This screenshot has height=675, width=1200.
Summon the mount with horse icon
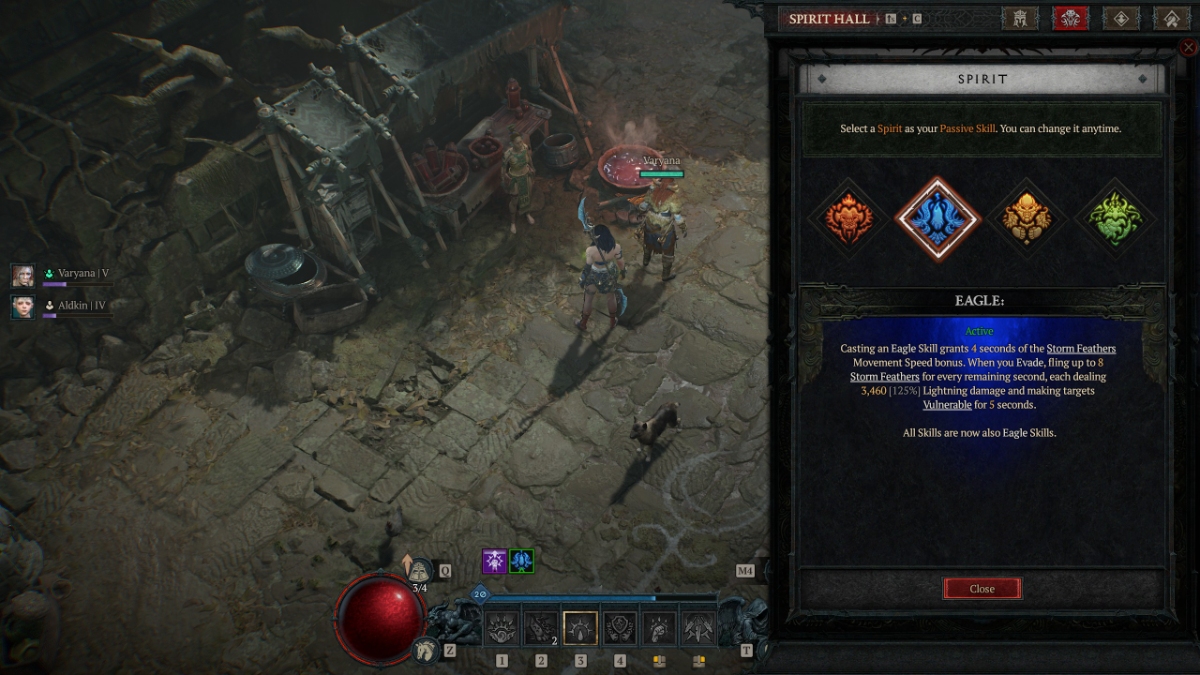pyautogui.click(x=426, y=650)
